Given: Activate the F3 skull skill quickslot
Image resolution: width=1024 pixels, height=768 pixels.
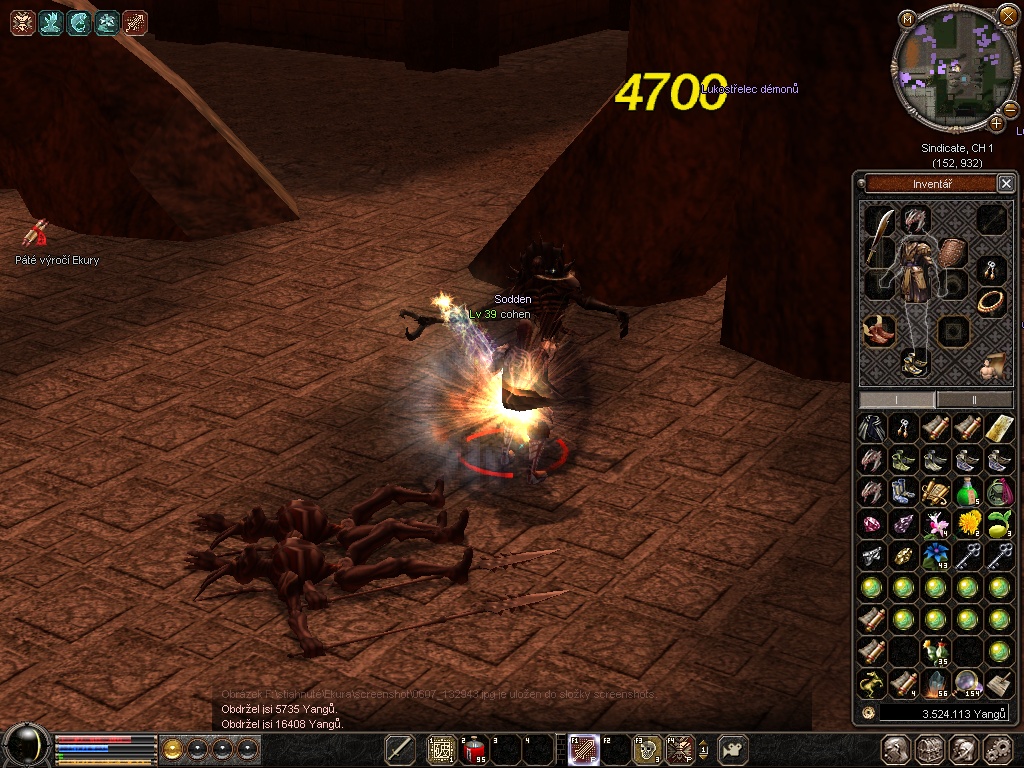Looking at the screenshot, I should tap(648, 748).
